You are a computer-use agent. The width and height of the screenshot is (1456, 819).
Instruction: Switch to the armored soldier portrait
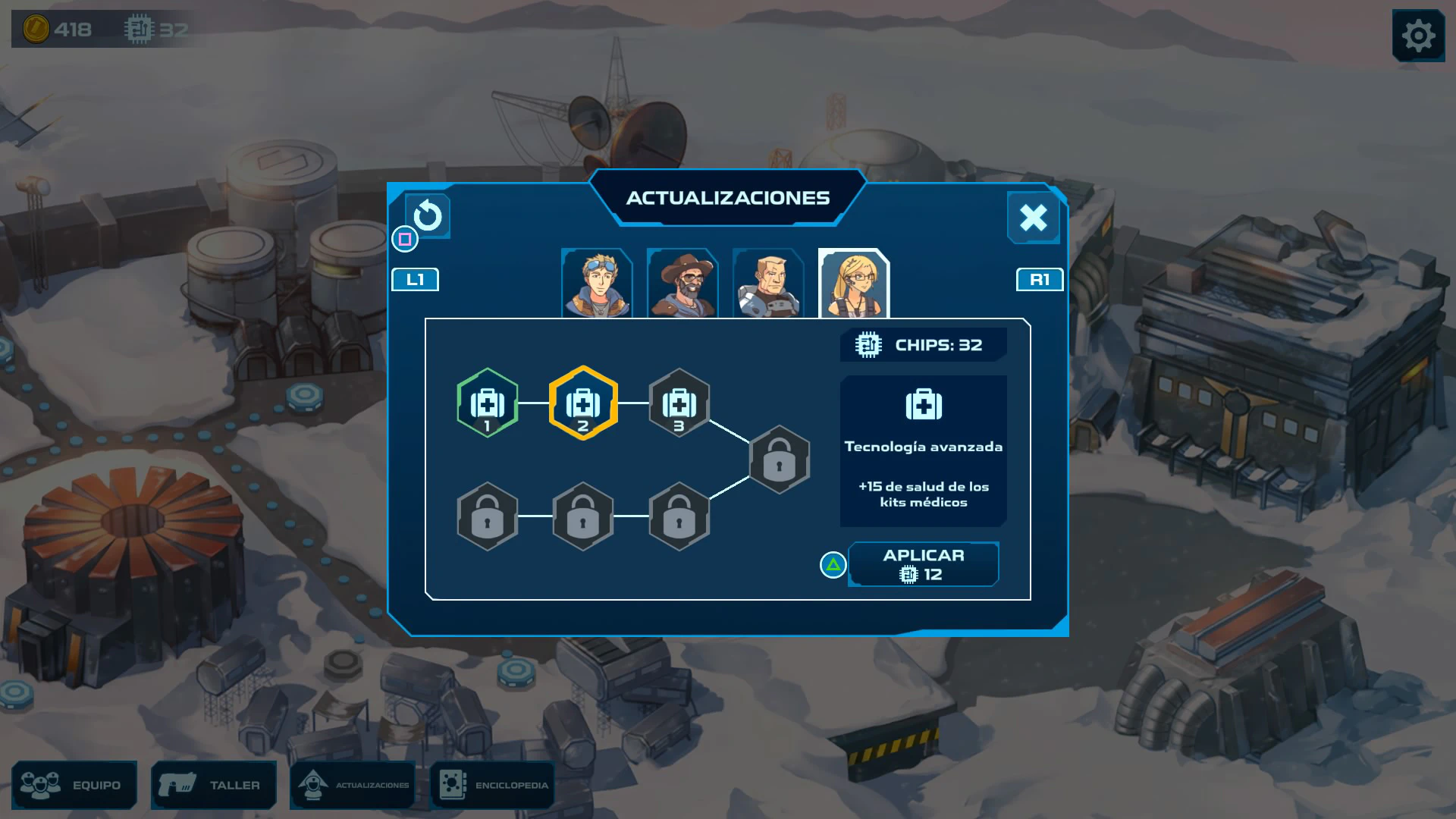768,284
